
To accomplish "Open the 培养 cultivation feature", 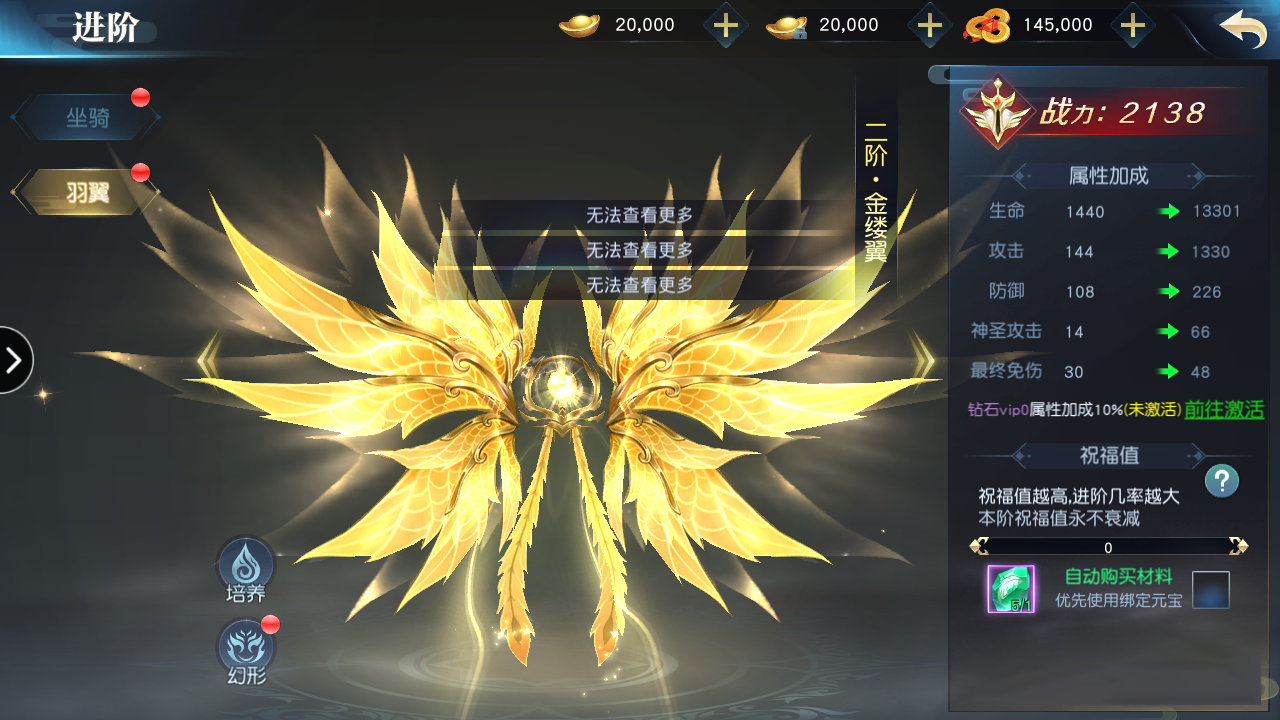I will tap(246, 569).
